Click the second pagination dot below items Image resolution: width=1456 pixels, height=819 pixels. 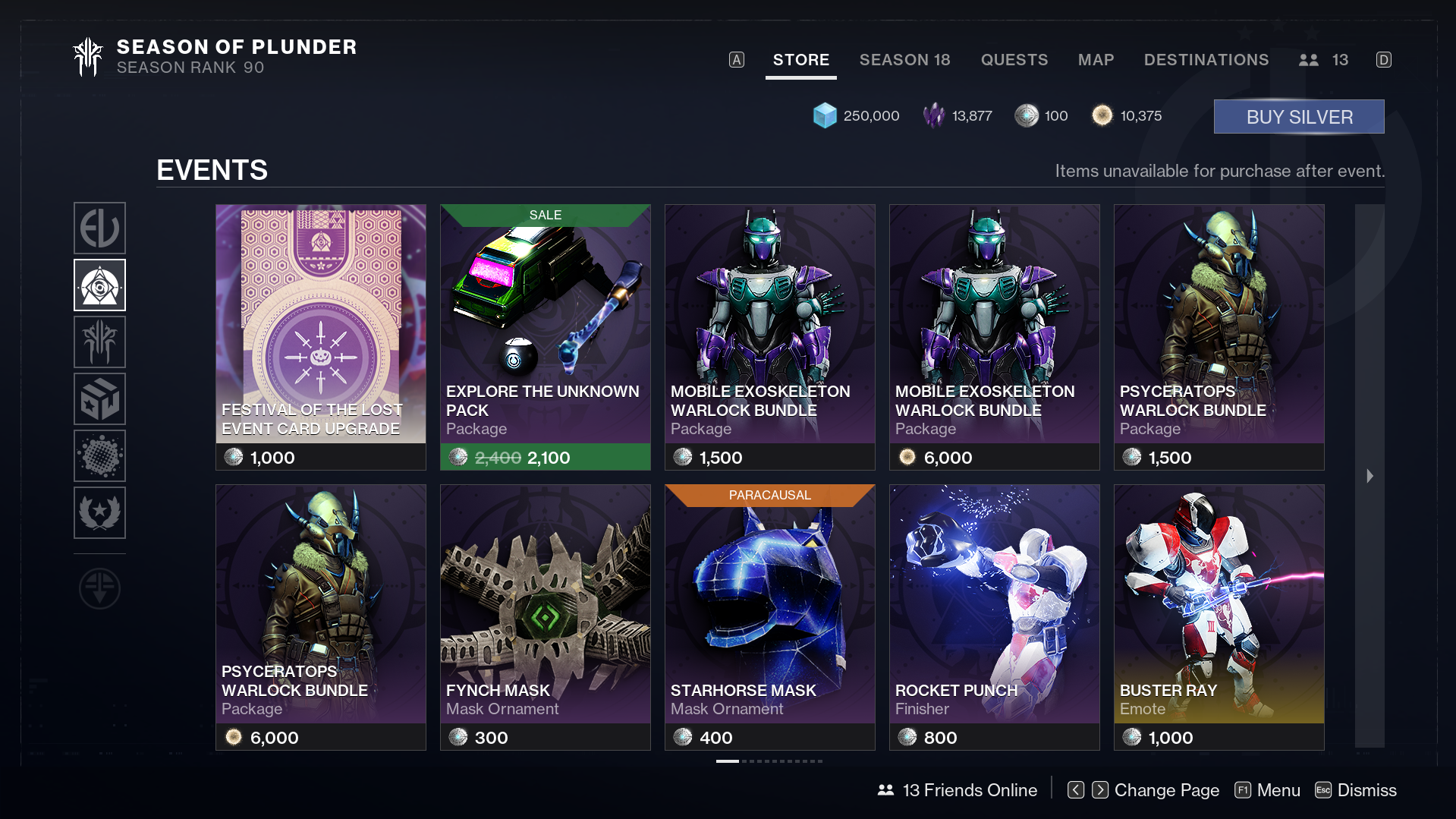pyautogui.click(x=744, y=761)
